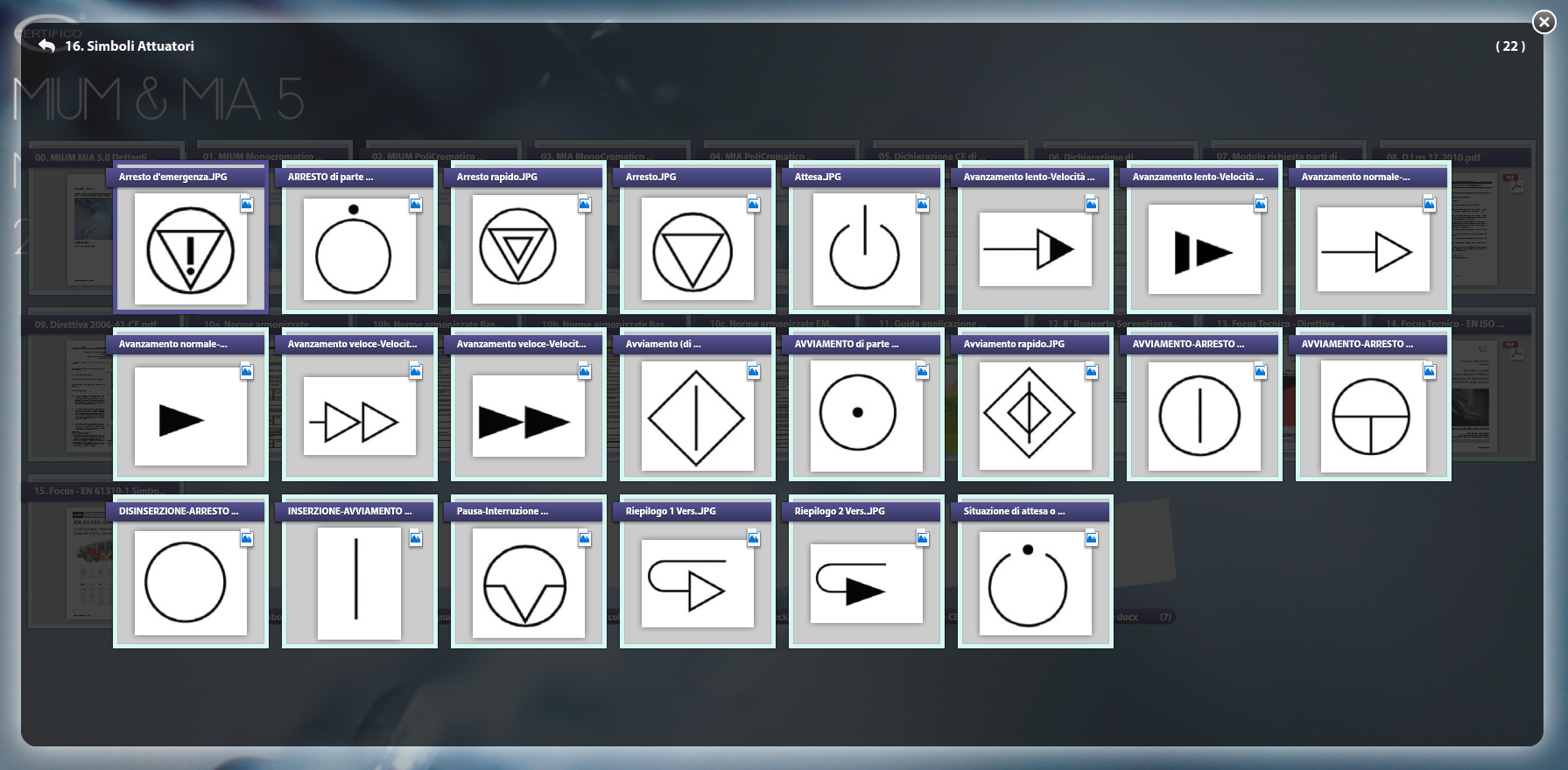Open the Pausa-Interruzione thumbnail
This screenshot has height=770, width=1568.
[x=528, y=584]
